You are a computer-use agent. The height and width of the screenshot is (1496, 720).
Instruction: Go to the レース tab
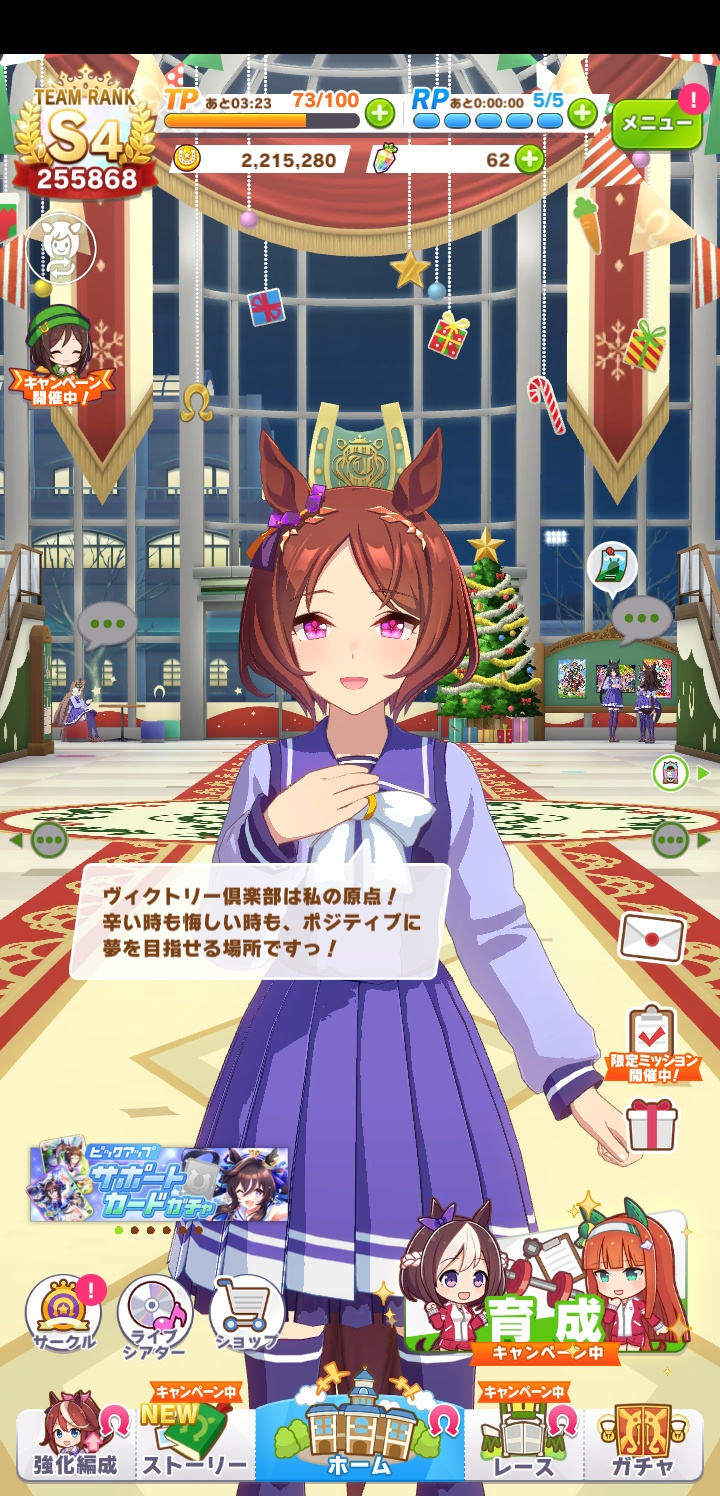524,1443
